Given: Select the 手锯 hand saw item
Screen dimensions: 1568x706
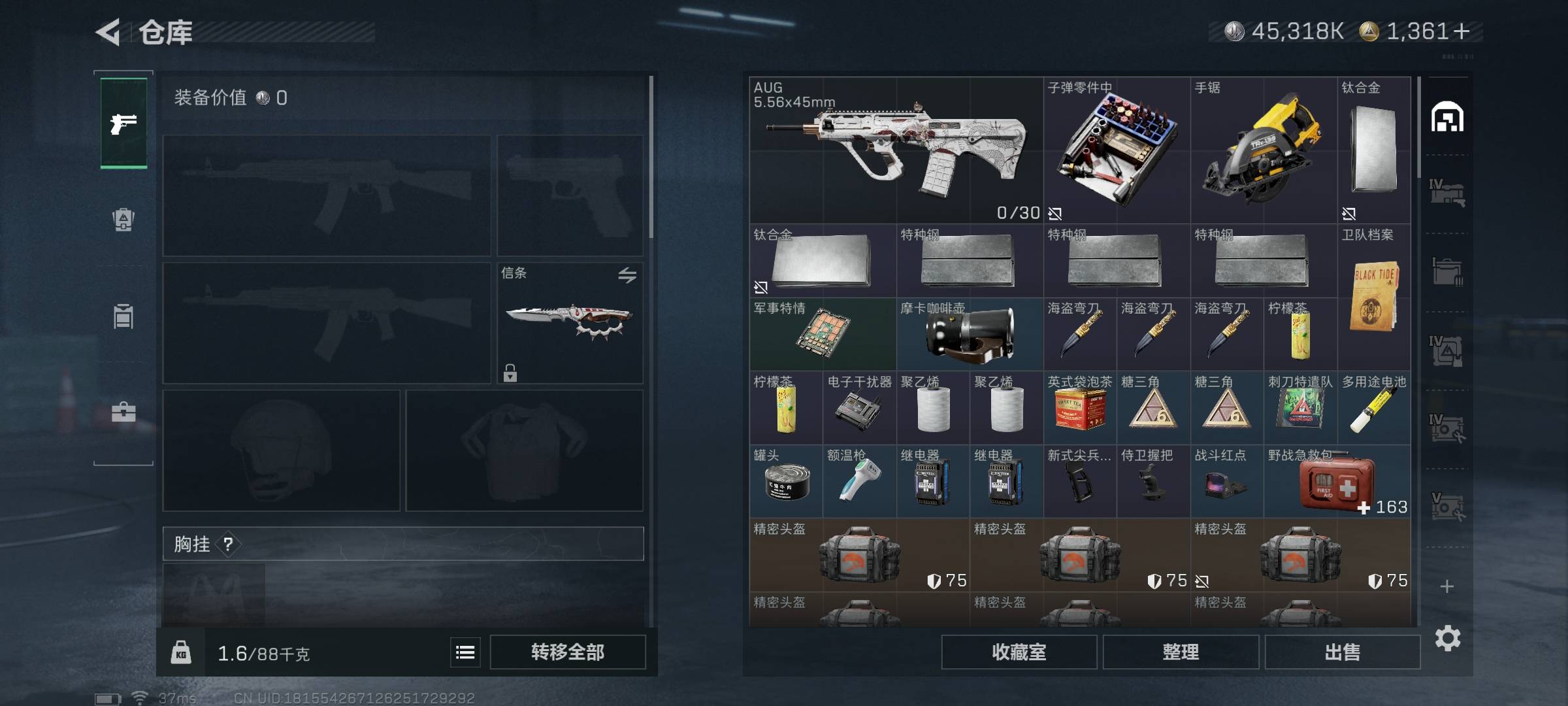Looking at the screenshot, I should pos(1263,150).
